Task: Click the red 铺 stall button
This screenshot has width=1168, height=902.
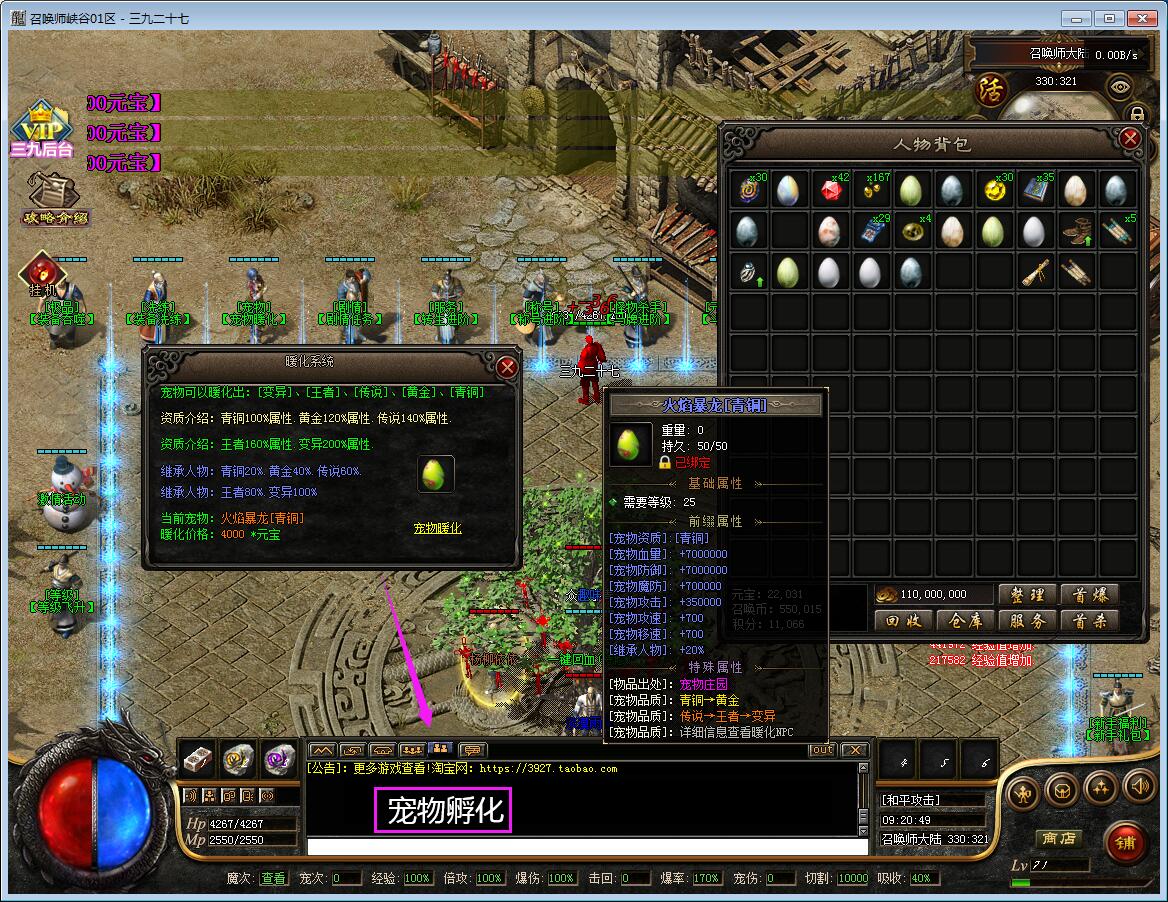Action: click(1125, 843)
